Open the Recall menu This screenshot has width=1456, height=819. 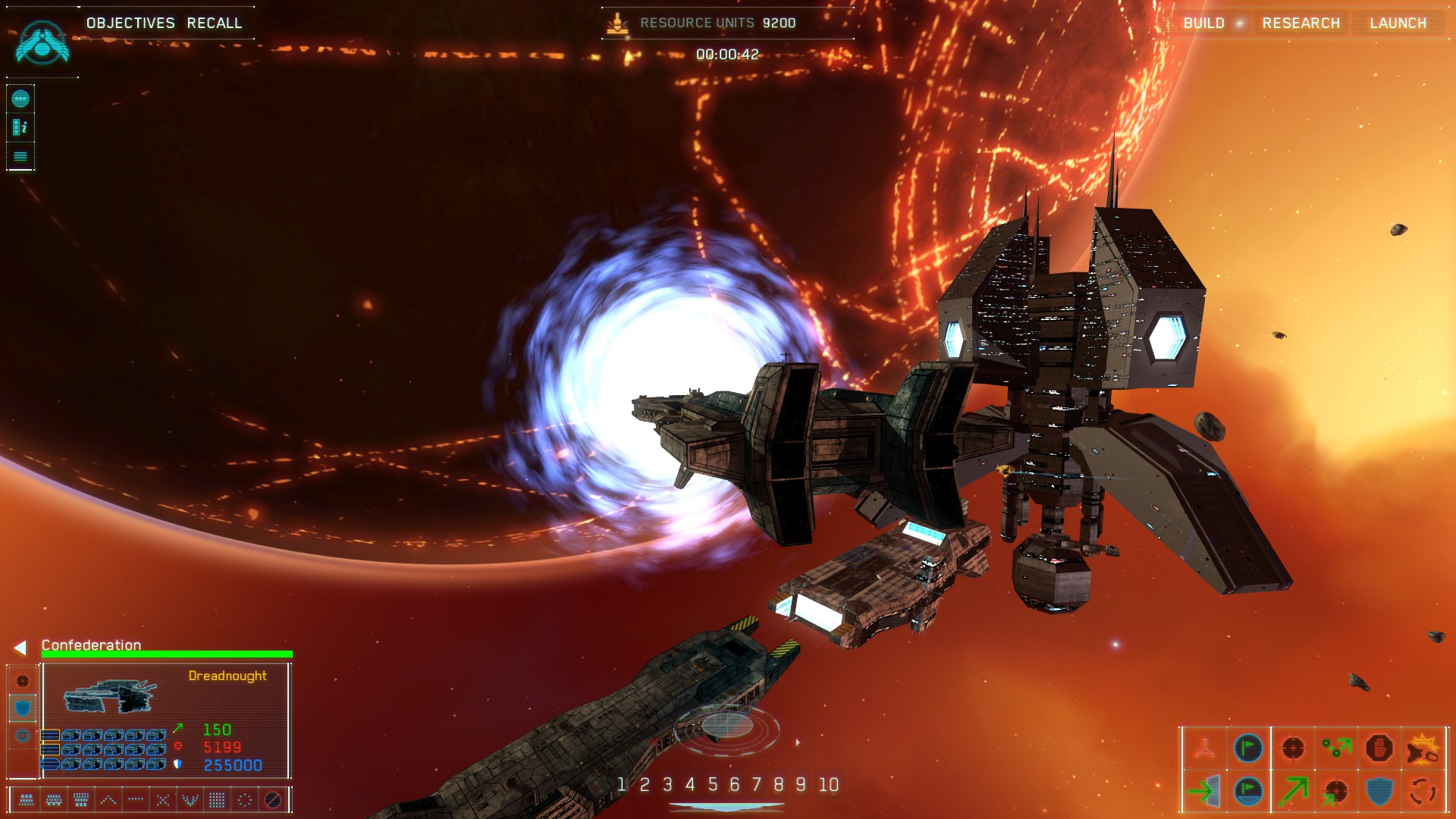215,23
